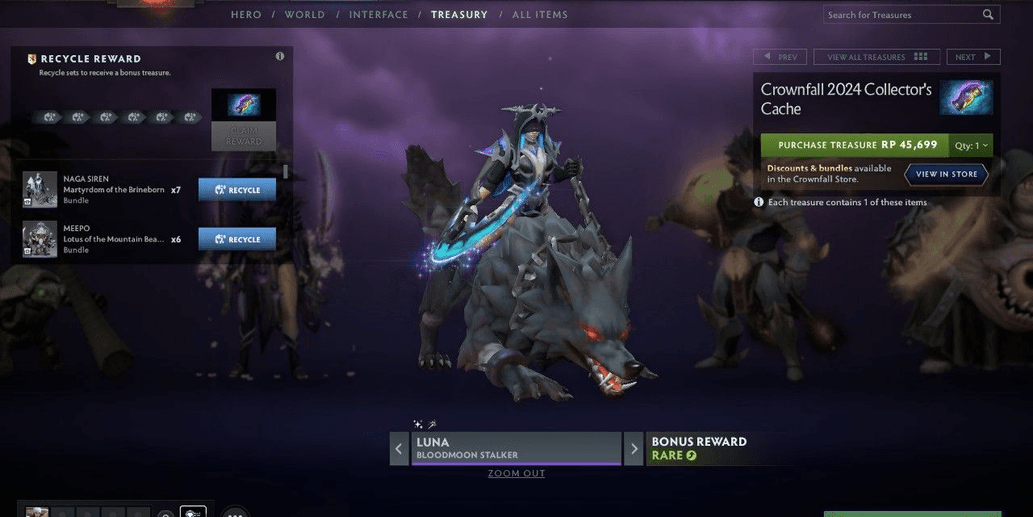1033x517 pixels.
Task: Go to the Interface tab
Action: click(378, 15)
